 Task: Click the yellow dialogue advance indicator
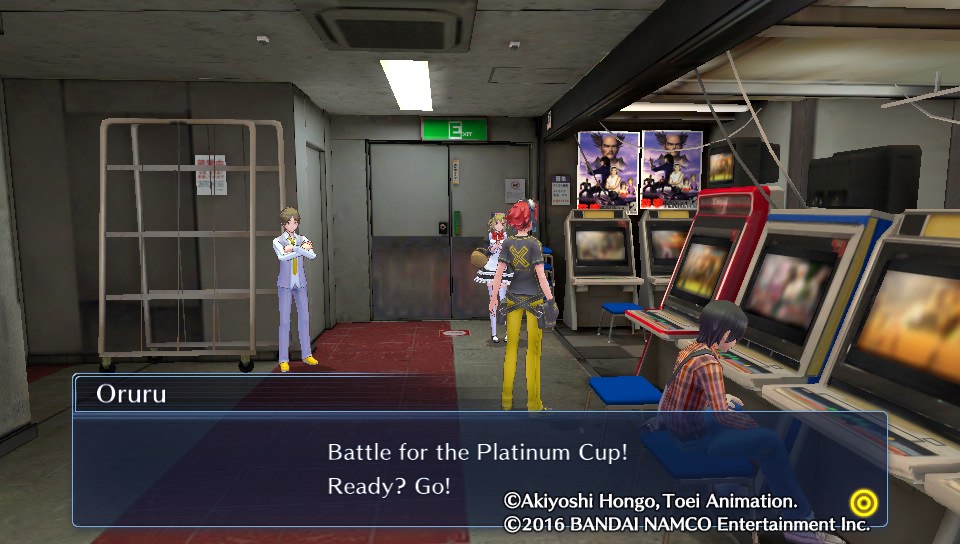pos(862,501)
